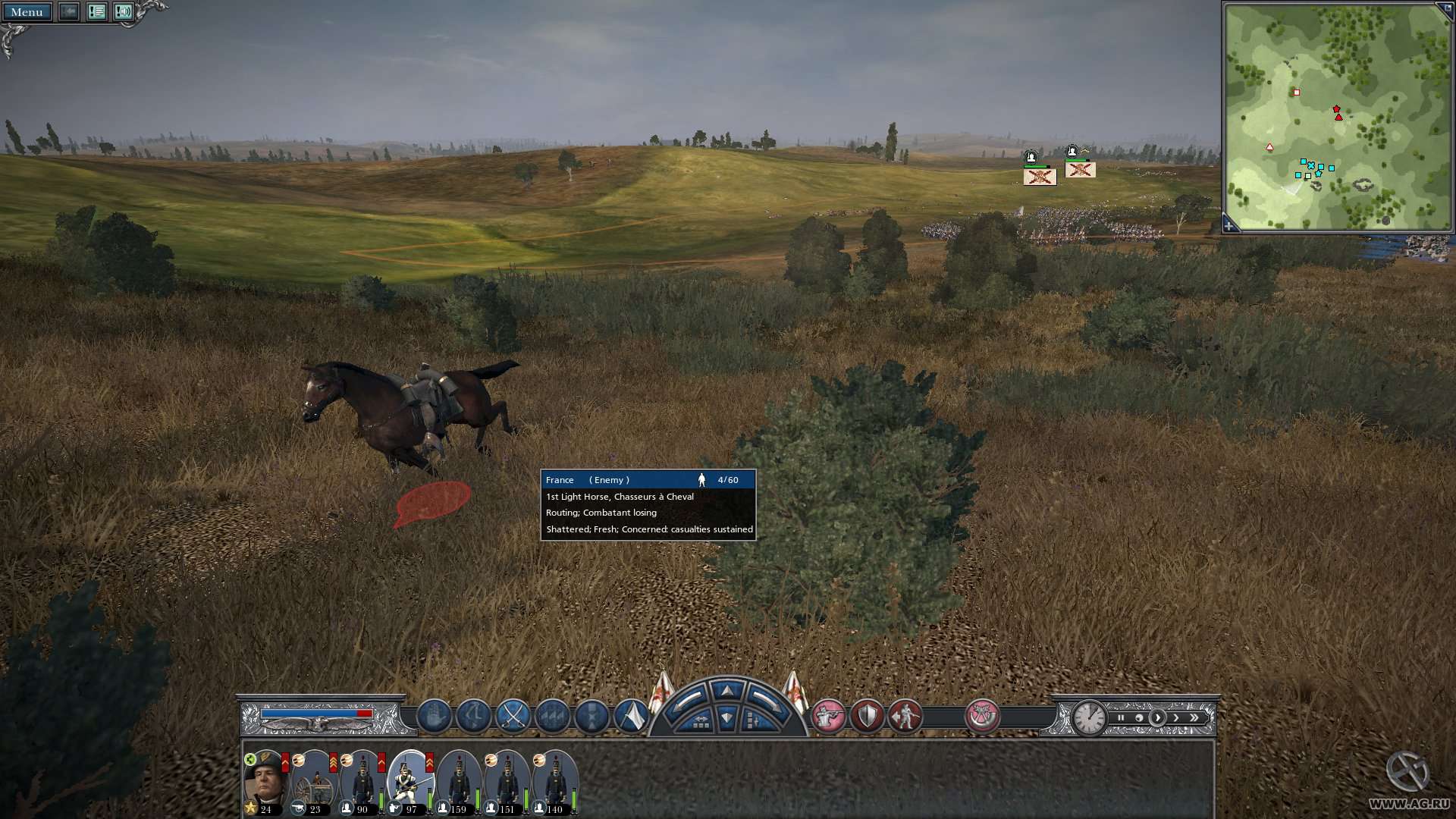
Task: Activate the crossed sabres melee button
Action: click(x=513, y=716)
